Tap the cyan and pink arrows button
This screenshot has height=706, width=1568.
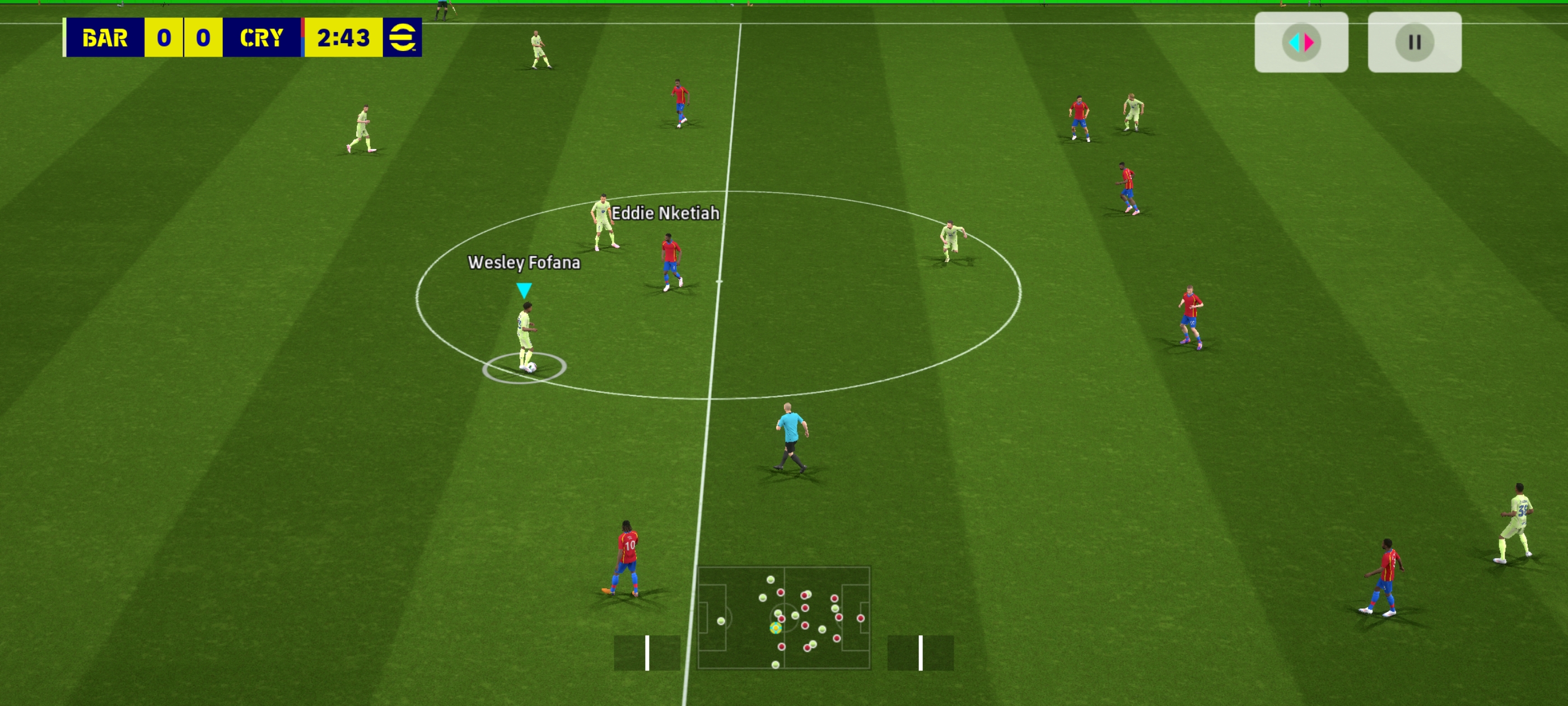point(1301,42)
